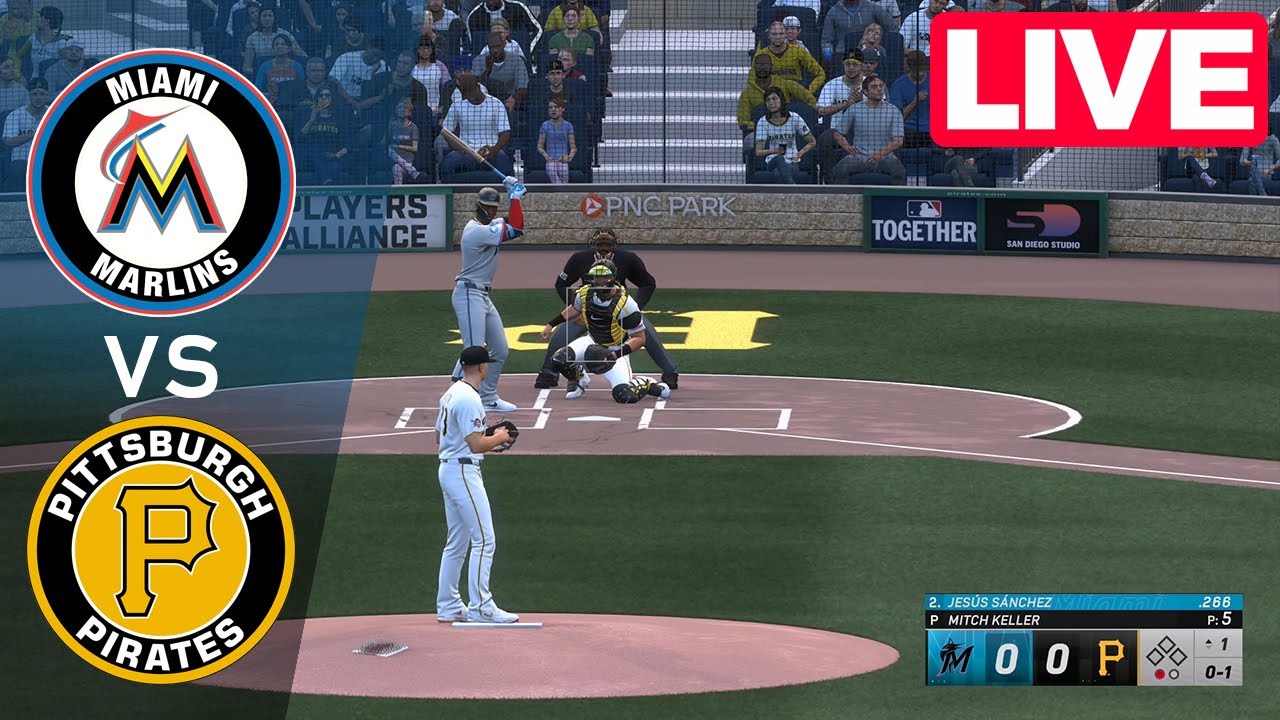Image resolution: width=1280 pixels, height=720 pixels.
Task: Expand the inning arrow showing top of 1st
Action: [1207, 642]
